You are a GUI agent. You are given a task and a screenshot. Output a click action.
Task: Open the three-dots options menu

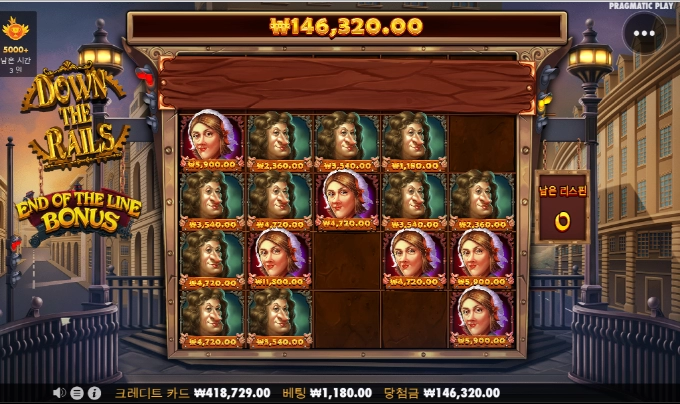click(644, 33)
